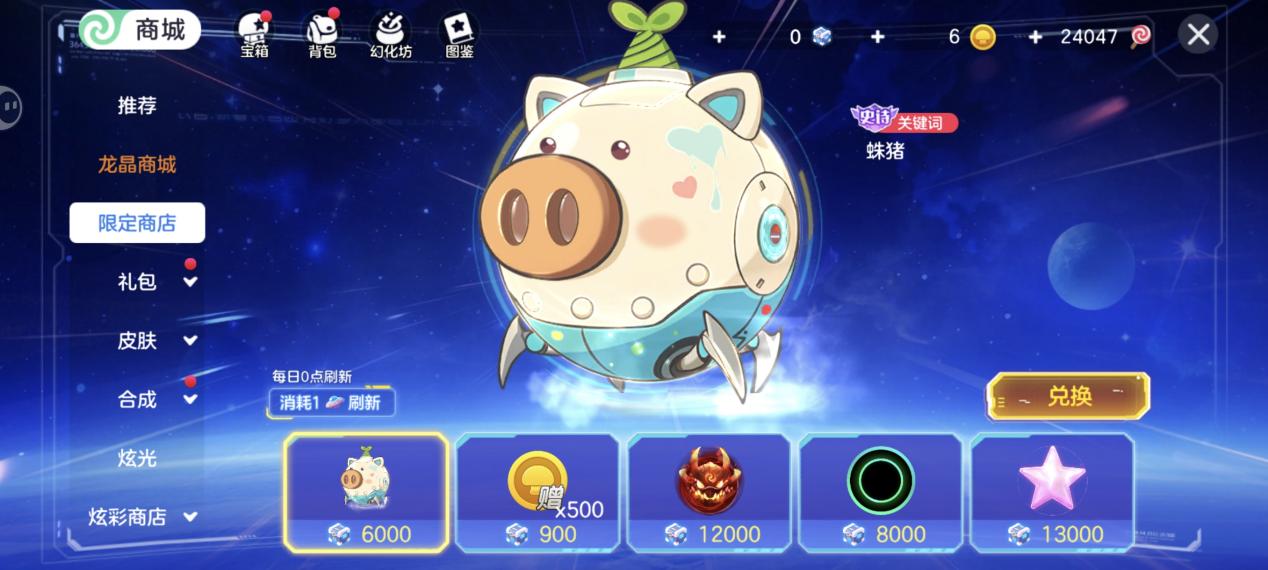This screenshot has height=570, width=1268.
Task: Open the 图鉴 collection book
Action: pos(459,34)
